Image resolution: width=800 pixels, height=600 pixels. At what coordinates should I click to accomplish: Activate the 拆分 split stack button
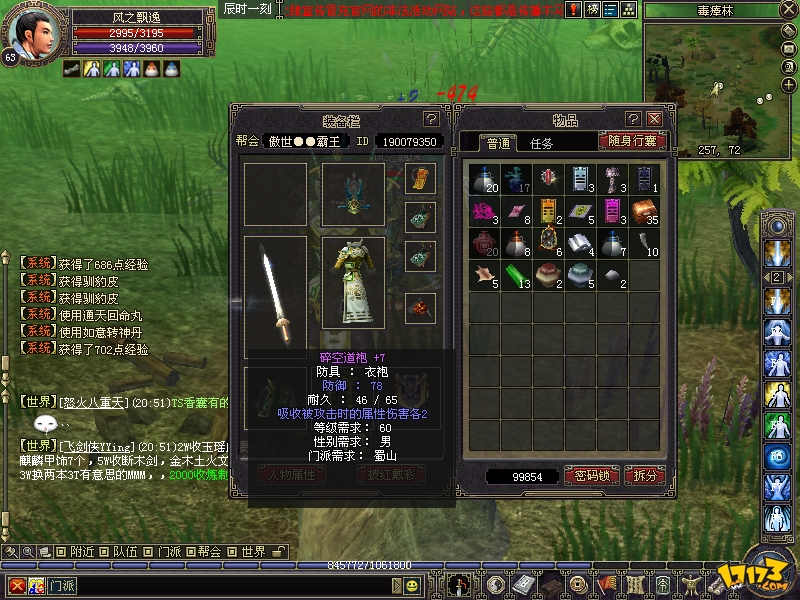coord(645,476)
